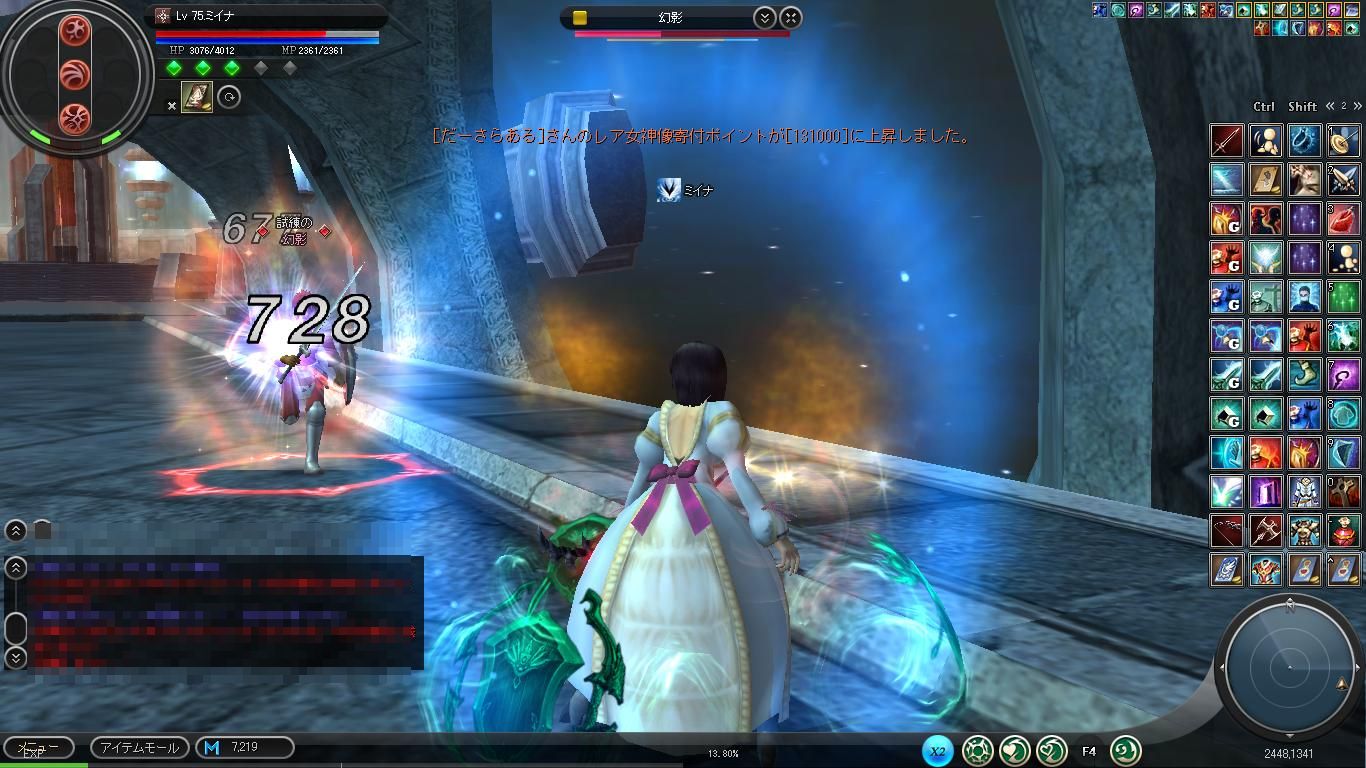
Task: Activate the purple staff skill slot
Action: point(1344,375)
